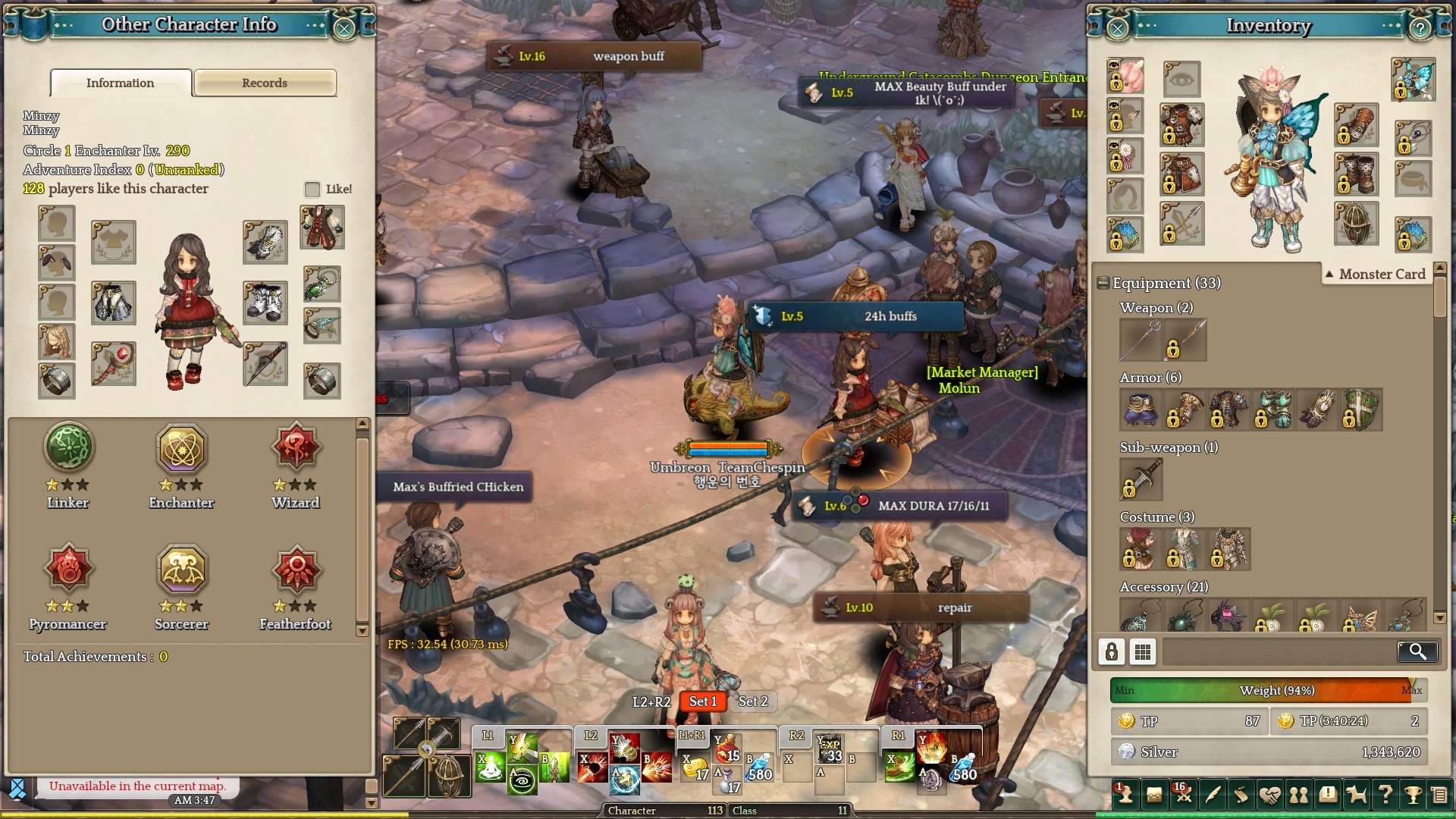Click the Pyromancer class emblem
1456x819 pixels.
coord(68,569)
